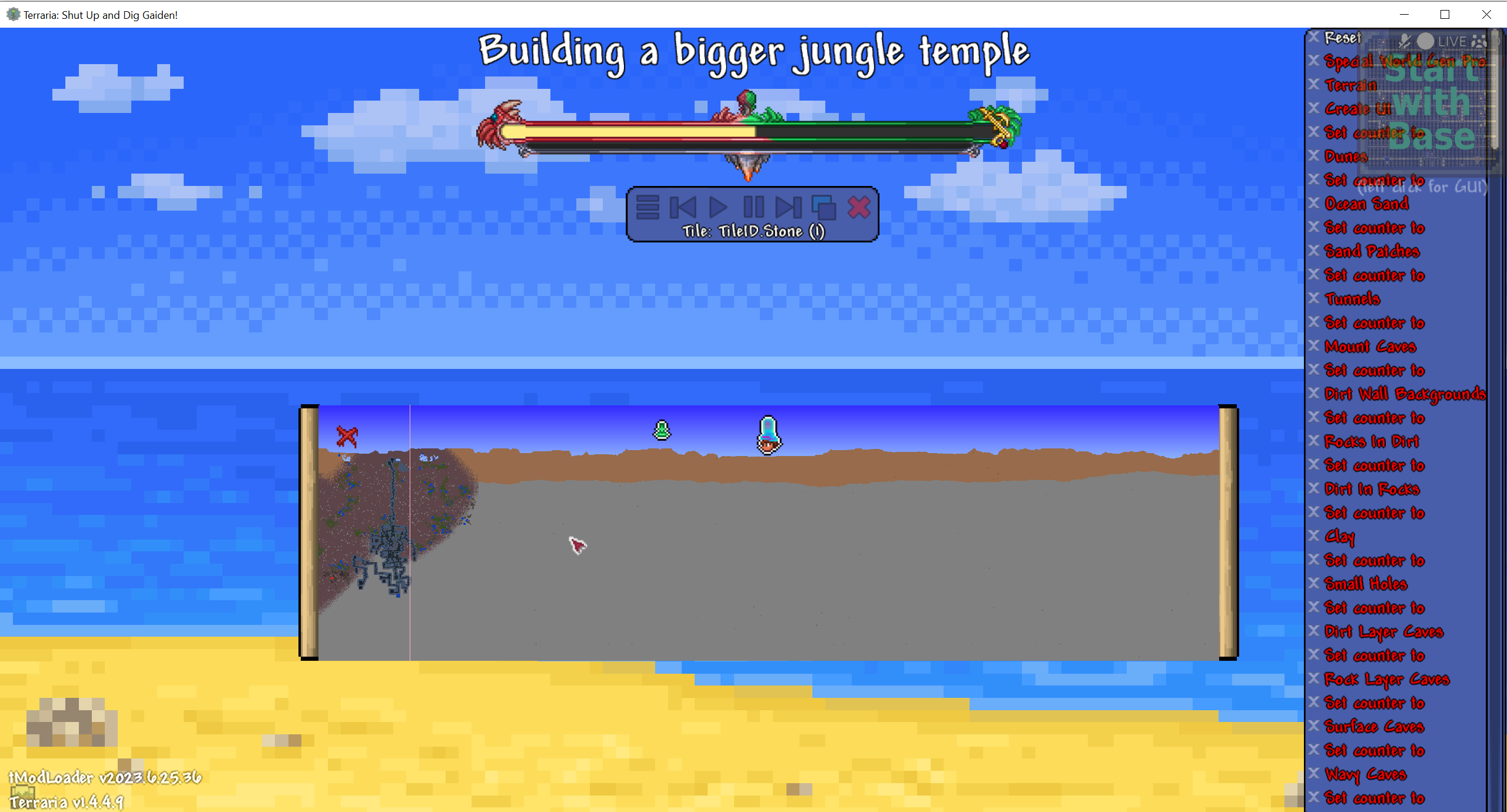Click the LIVE record indicator circle
This screenshot has height=812, width=1507.
point(1425,41)
